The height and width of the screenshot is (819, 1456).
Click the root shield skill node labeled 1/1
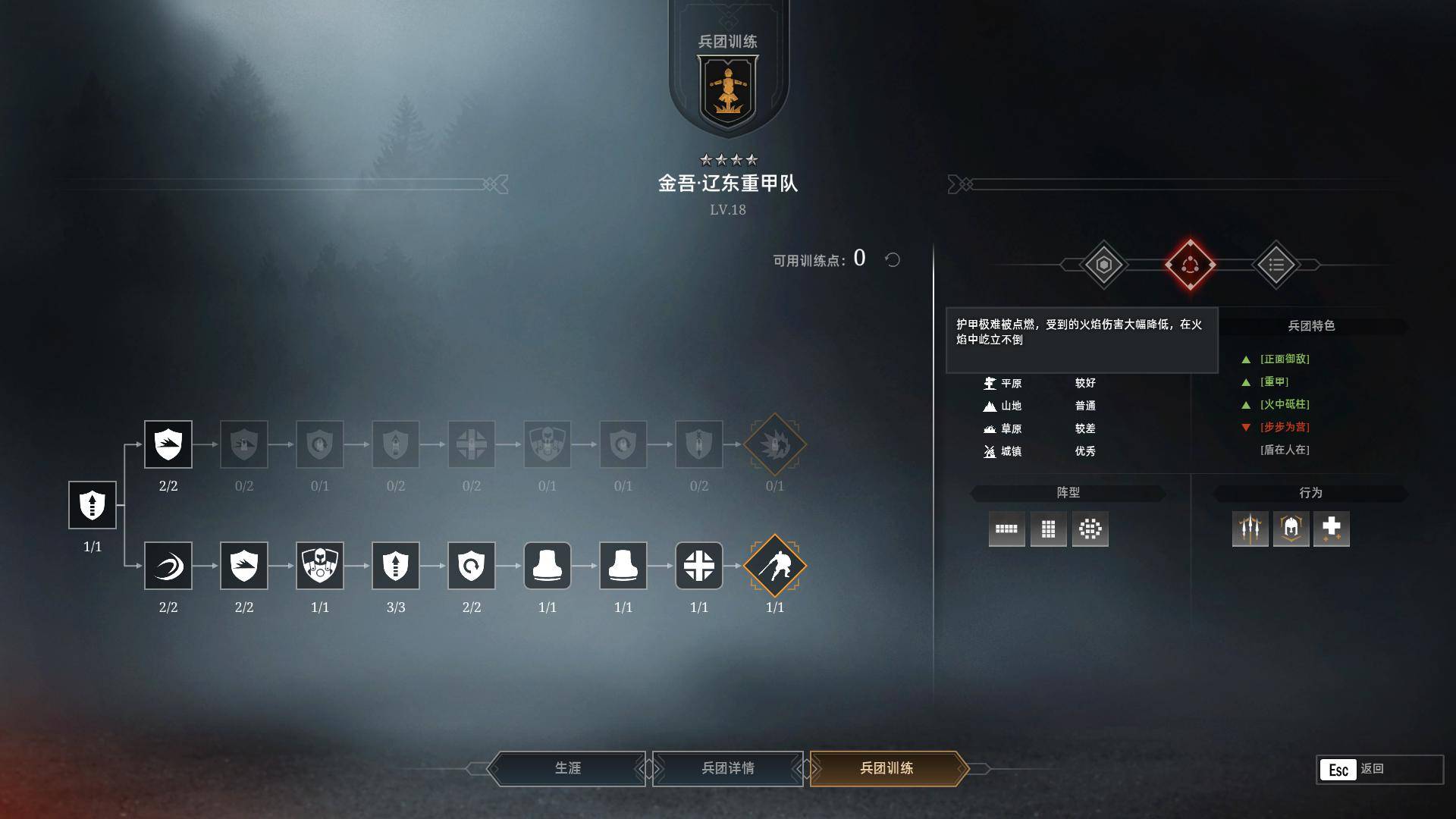click(92, 506)
